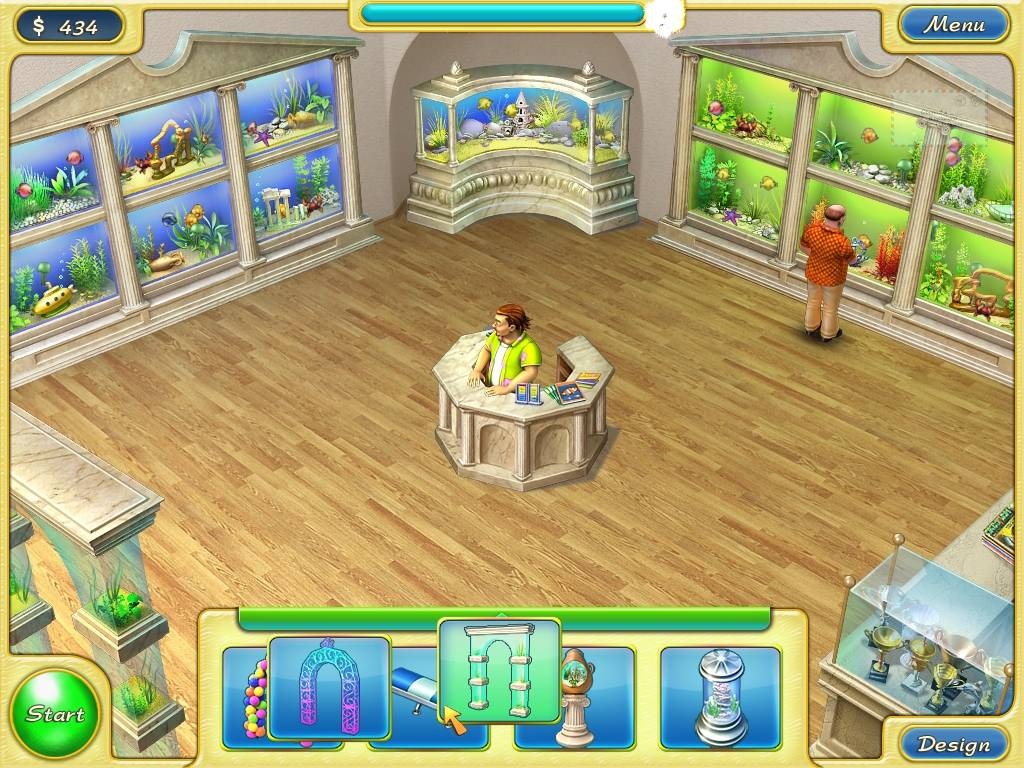Choose the purple lattice arch item
The height and width of the screenshot is (768, 1024).
pos(329,687)
